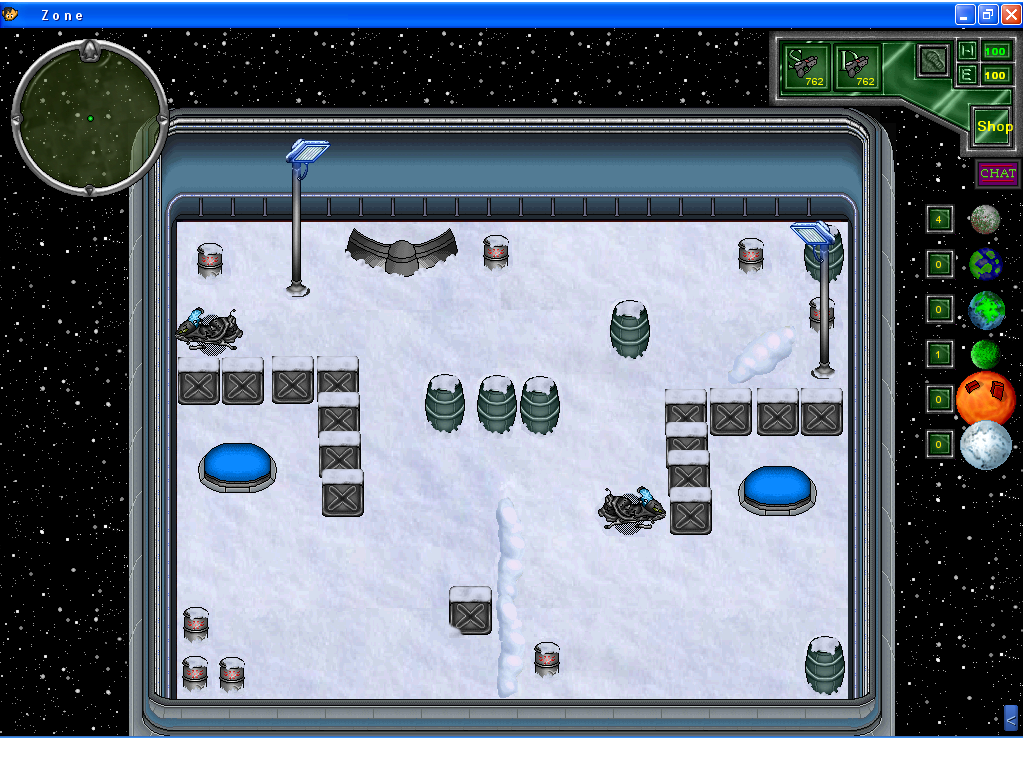1024x768 pixels.
Task: Select the S weapon slot
Action: click(x=806, y=67)
